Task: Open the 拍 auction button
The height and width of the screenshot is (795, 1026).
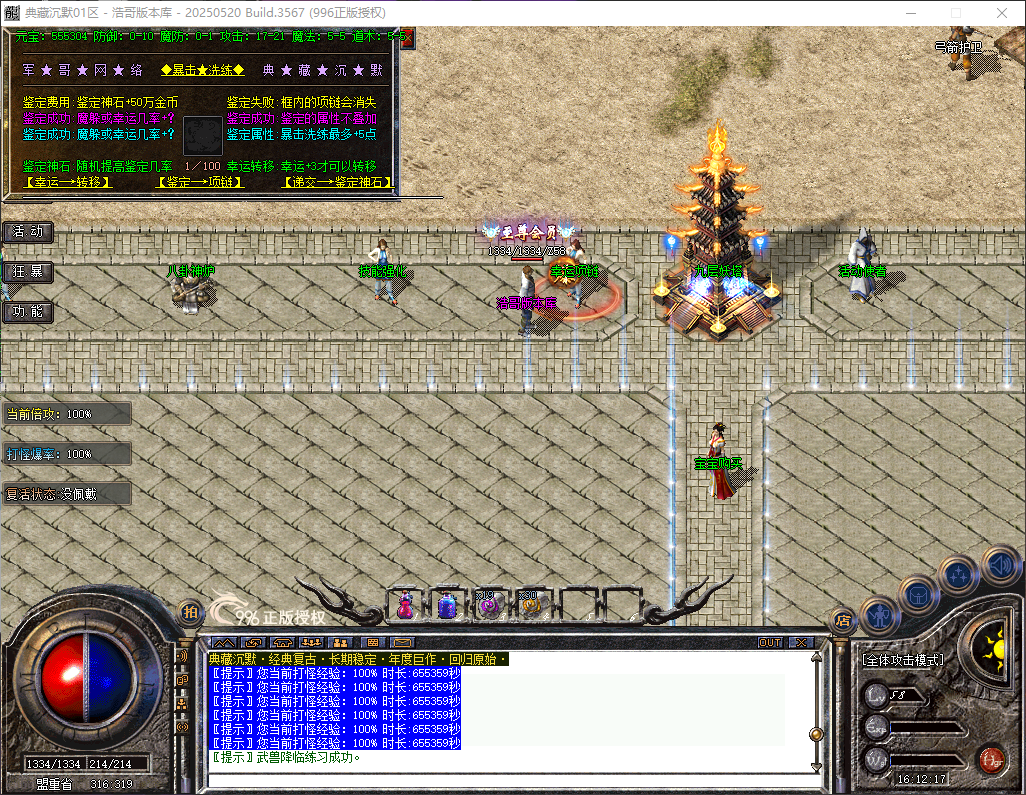Action: click(x=189, y=612)
